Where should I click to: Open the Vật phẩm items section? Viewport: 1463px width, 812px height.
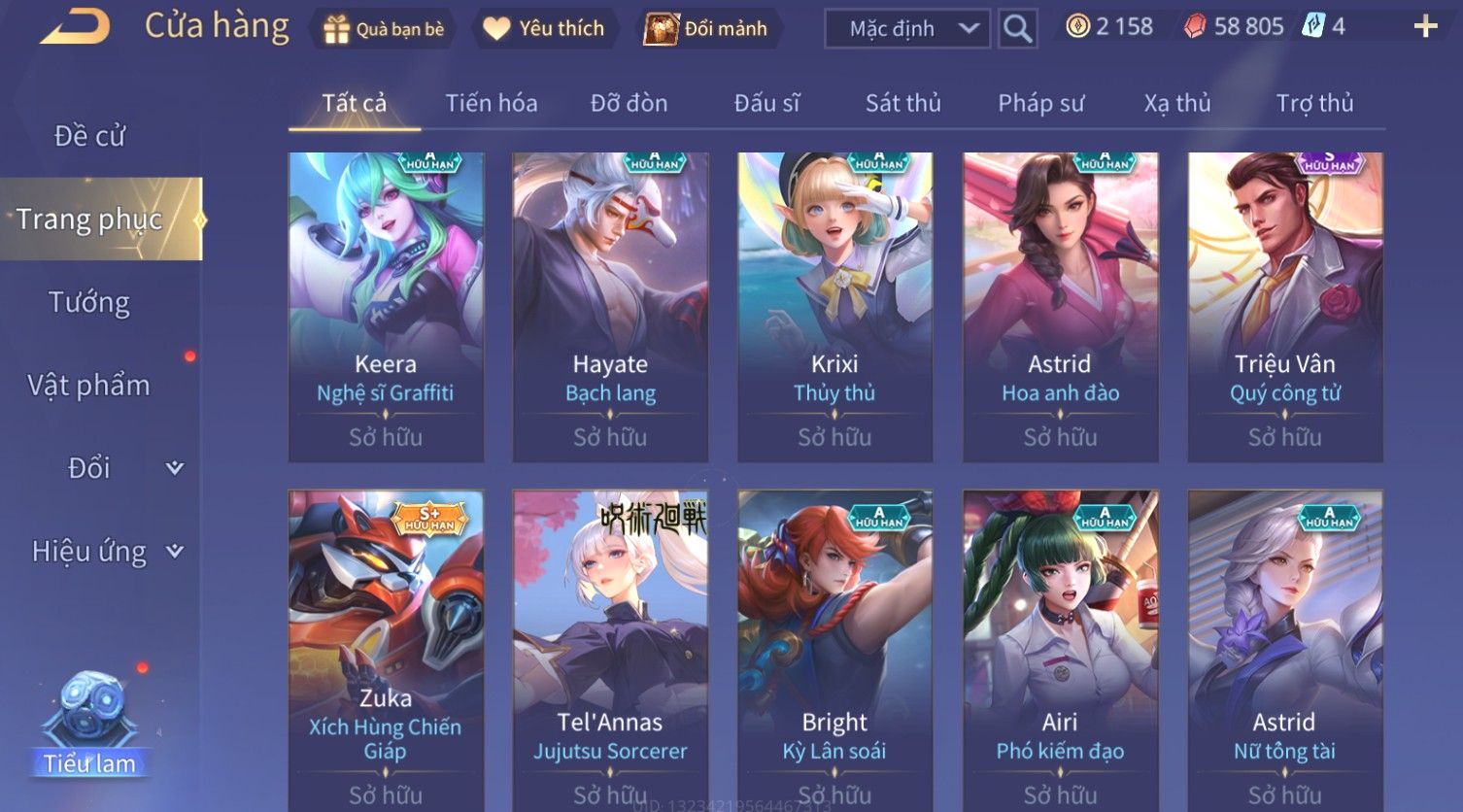click(89, 386)
